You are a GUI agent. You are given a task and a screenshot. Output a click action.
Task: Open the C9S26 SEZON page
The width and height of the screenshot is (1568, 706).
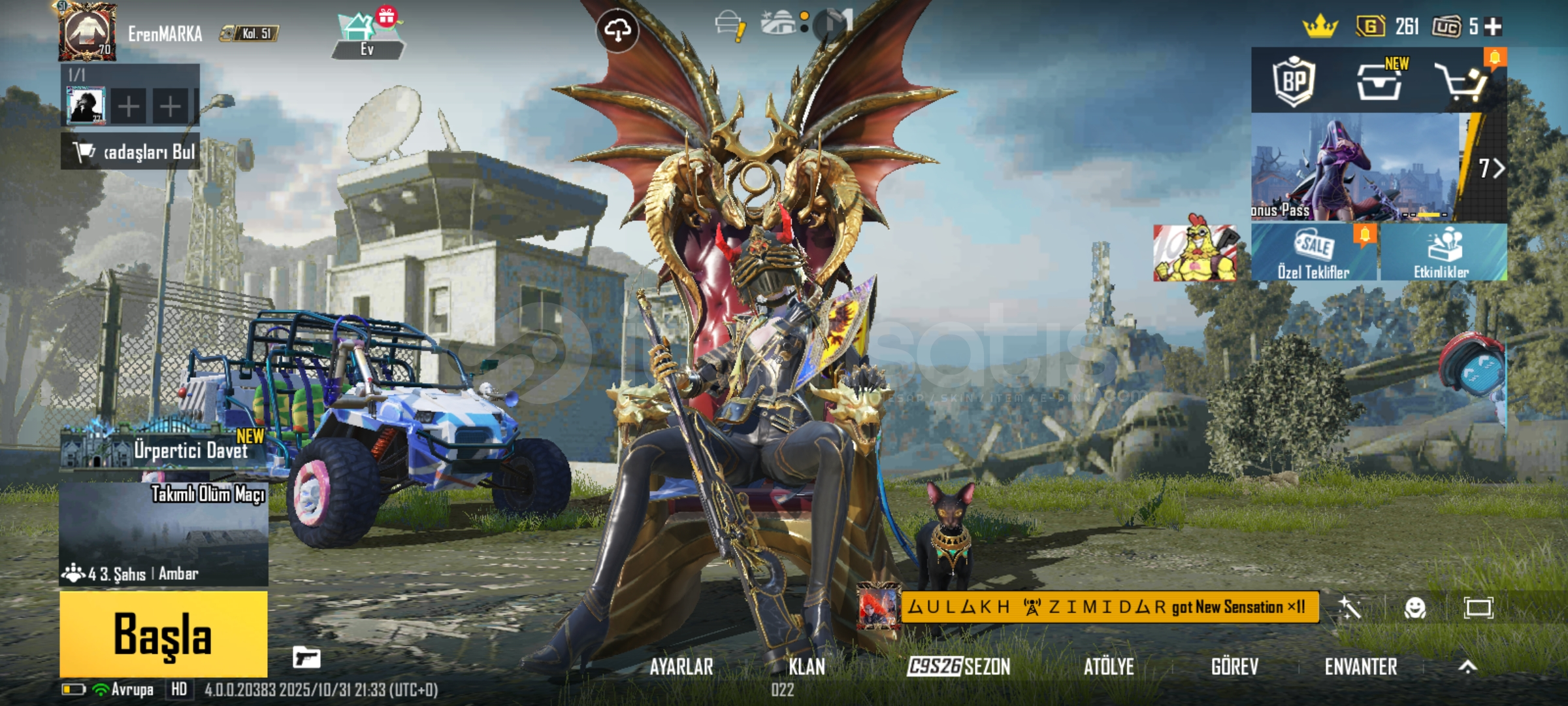(x=958, y=667)
